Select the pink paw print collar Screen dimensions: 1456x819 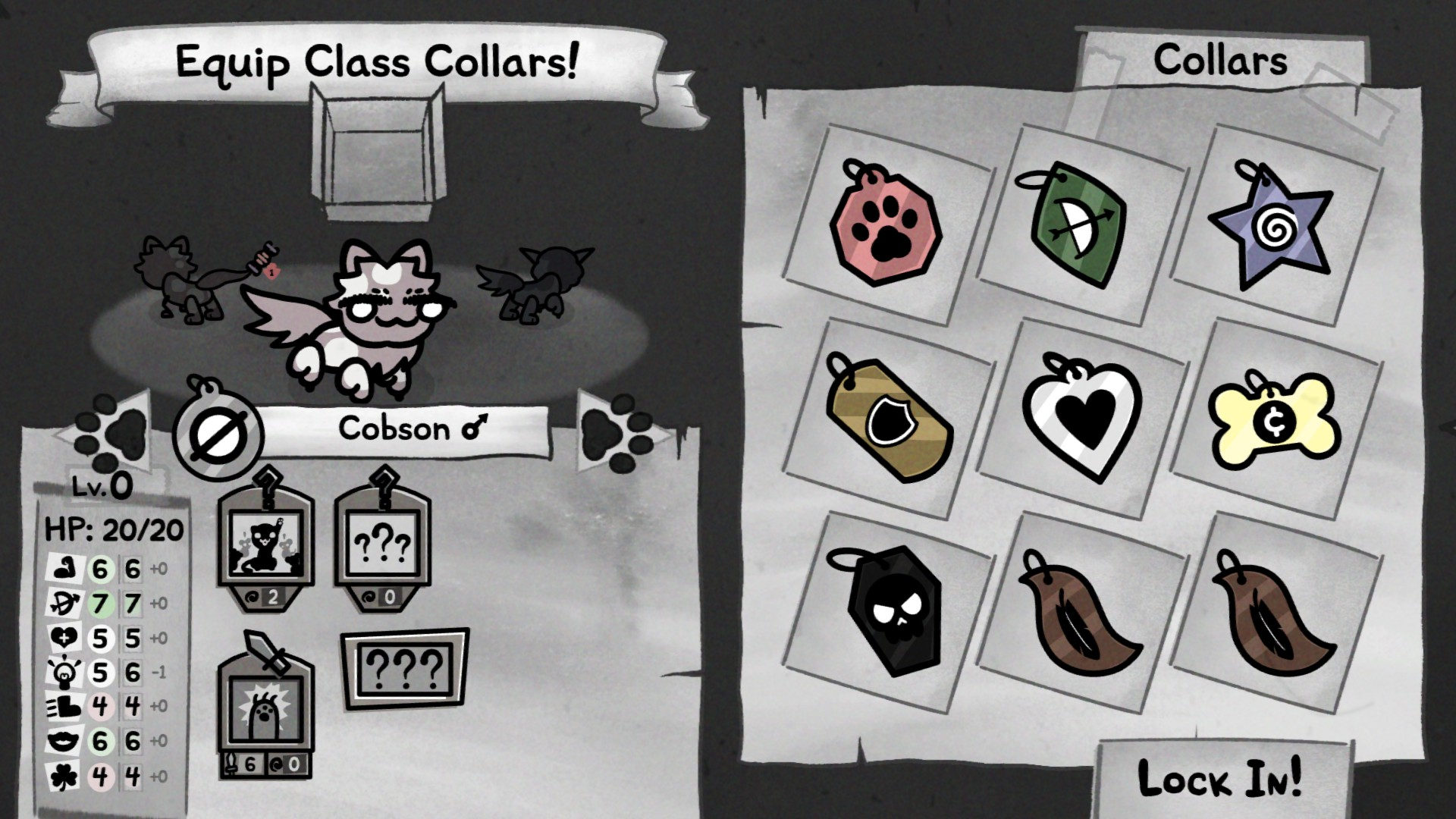tap(886, 224)
